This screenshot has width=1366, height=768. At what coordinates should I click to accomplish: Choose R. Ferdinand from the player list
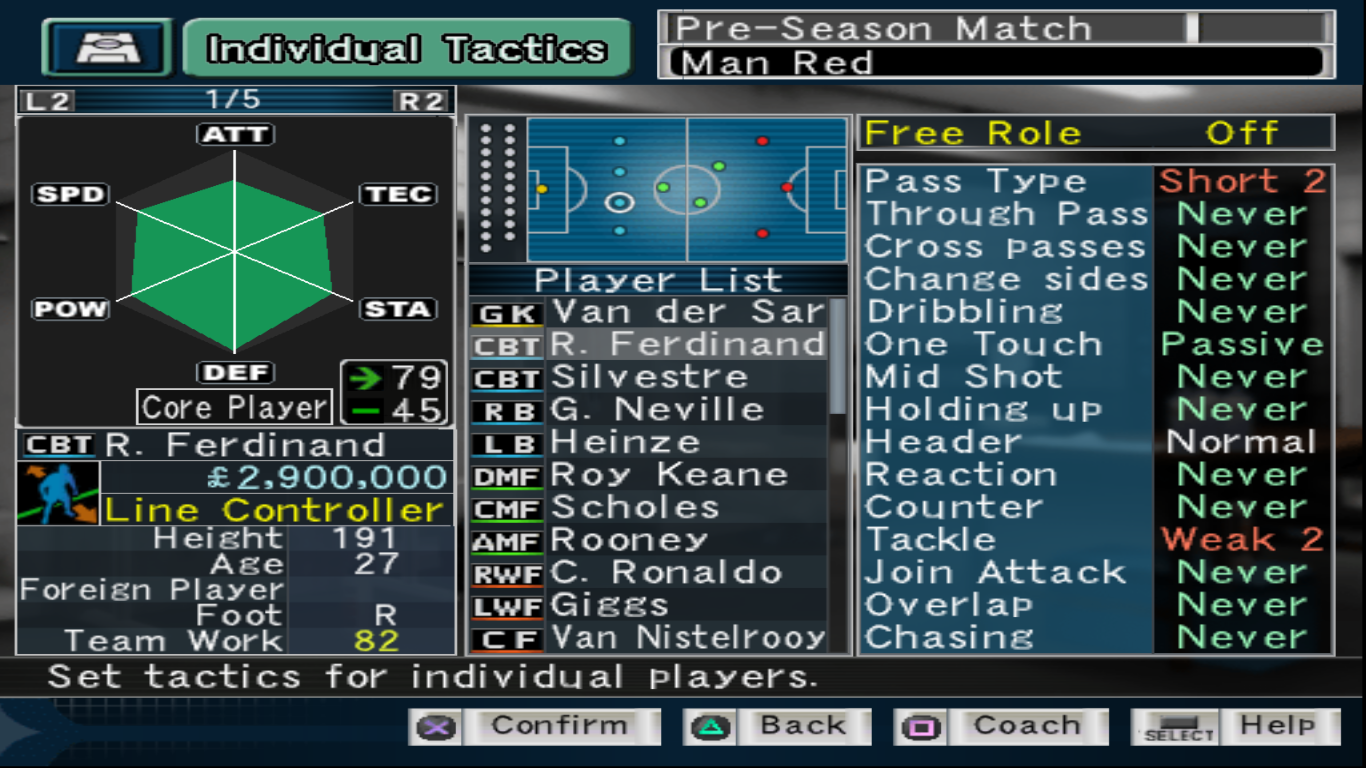pyautogui.click(x=688, y=345)
